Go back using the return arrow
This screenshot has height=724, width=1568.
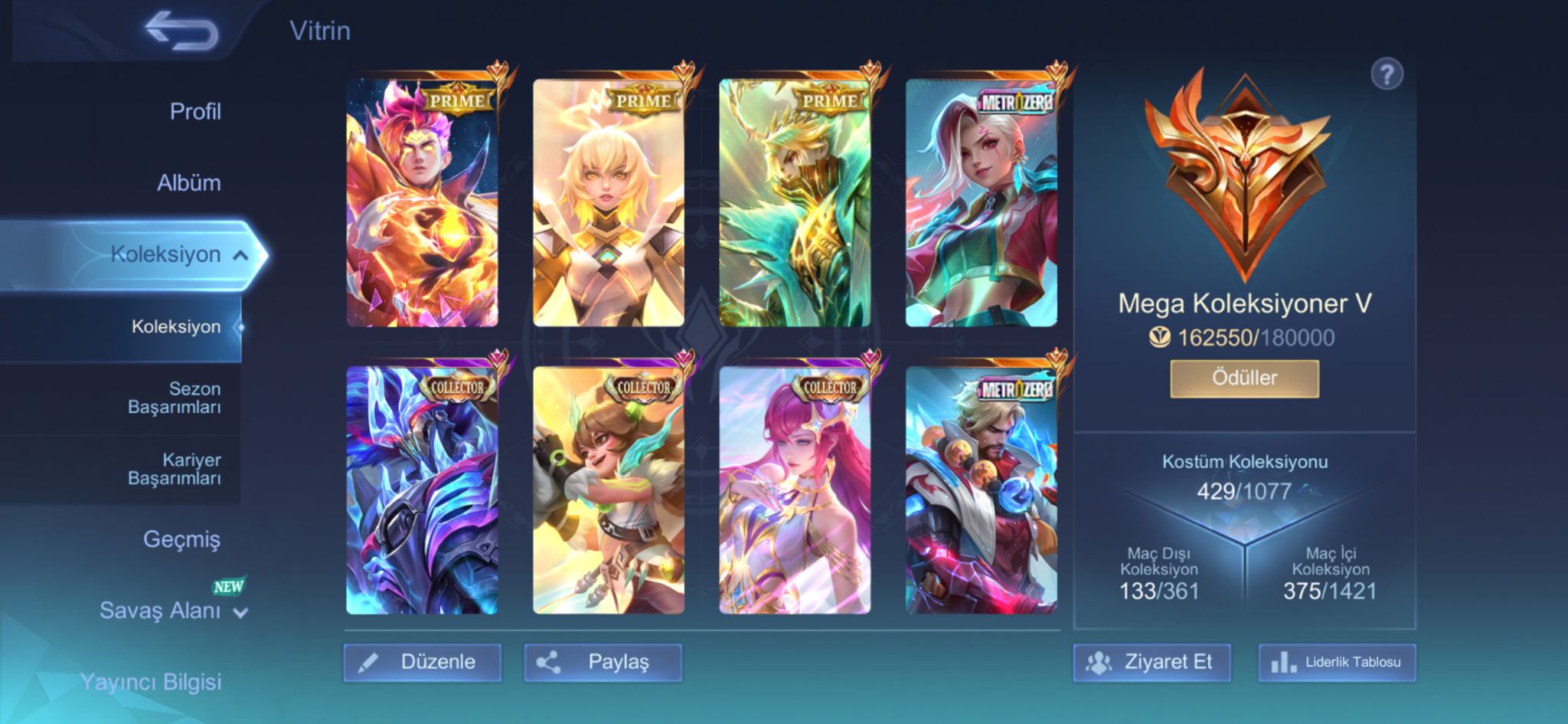tap(182, 32)
